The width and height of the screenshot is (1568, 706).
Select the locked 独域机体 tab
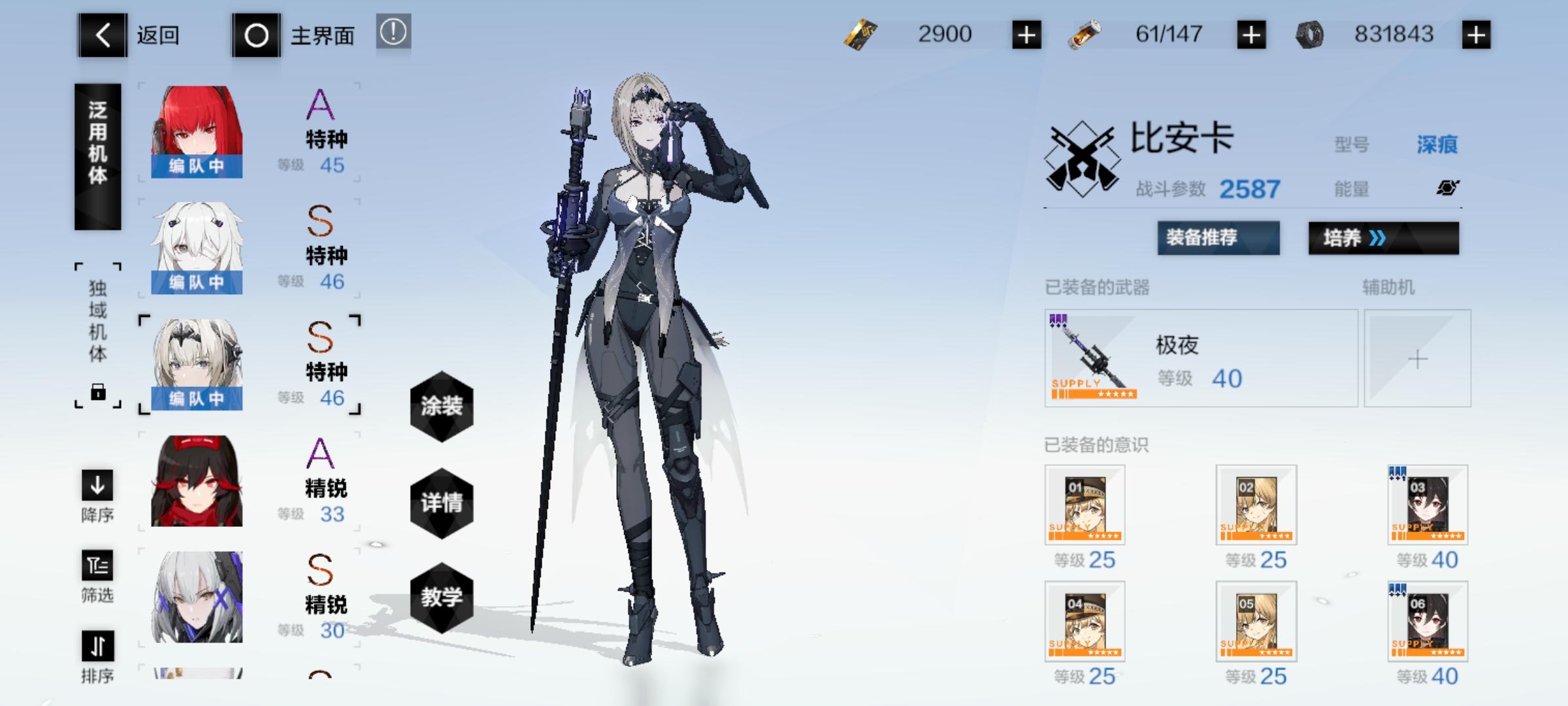tap(97, 333)
